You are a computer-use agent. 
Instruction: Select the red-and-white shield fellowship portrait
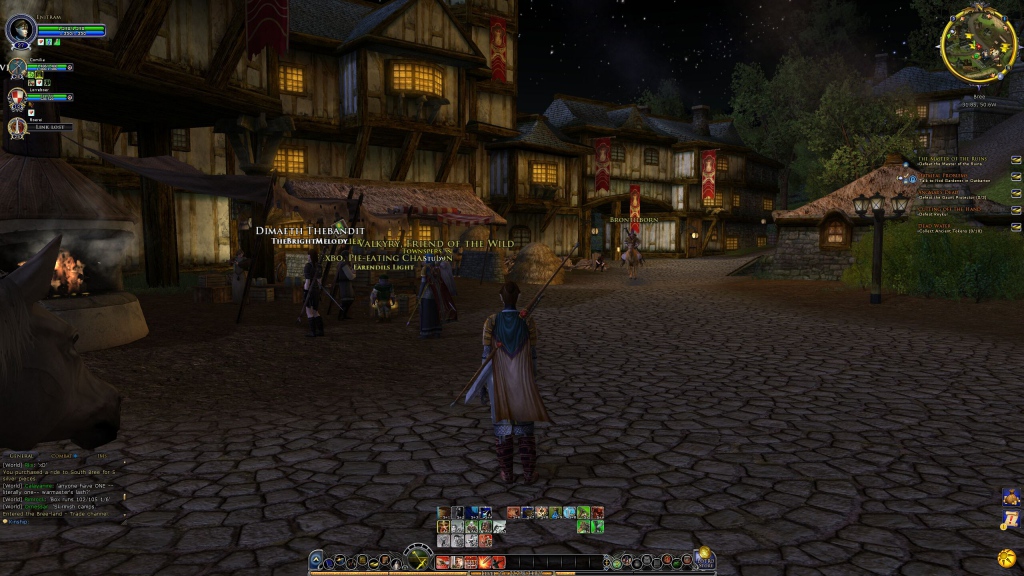coord(17,98)
